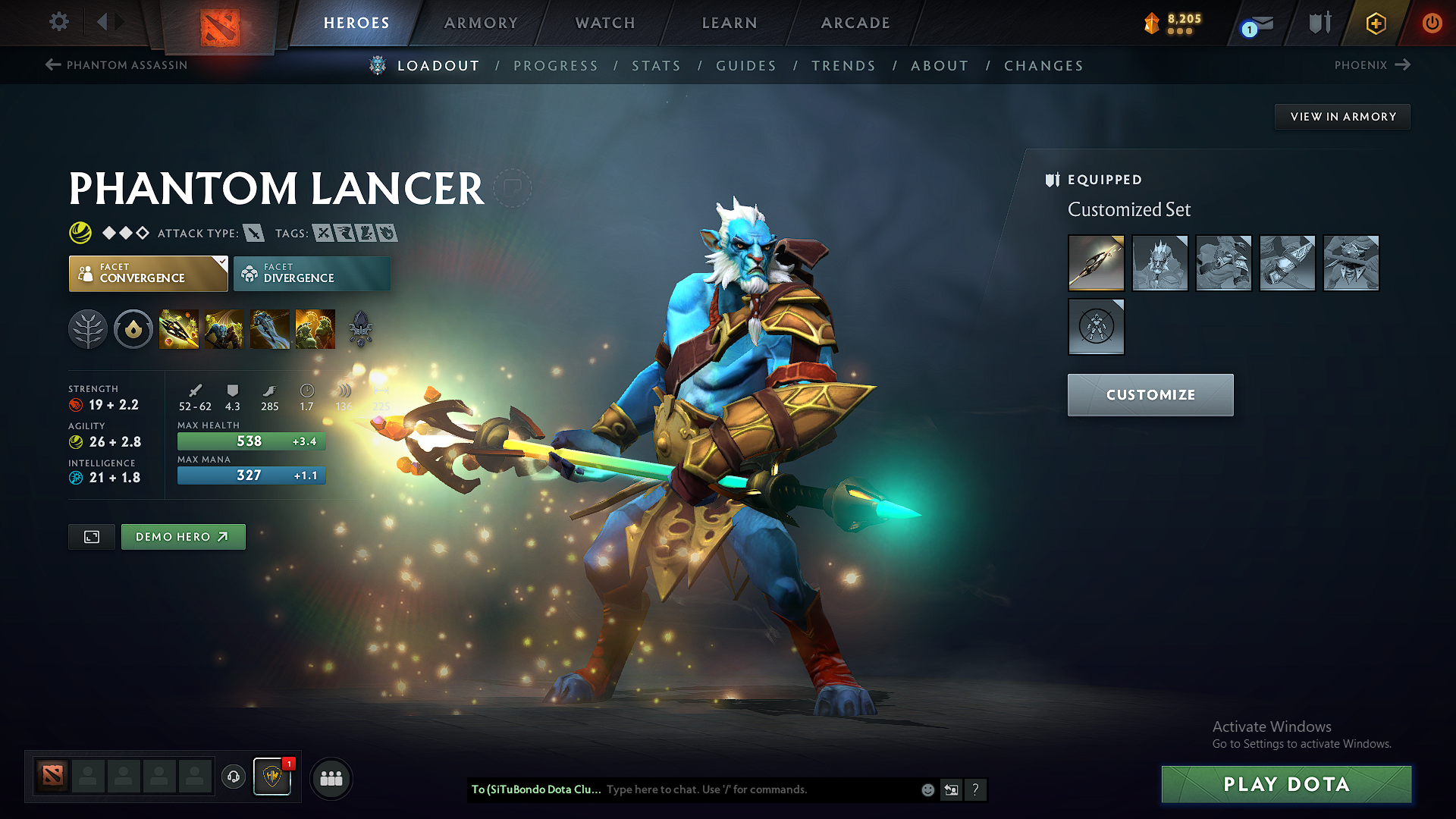Click the innate ability icon beside talents
Screen dimensions: 1456x819
click(133, 328)
